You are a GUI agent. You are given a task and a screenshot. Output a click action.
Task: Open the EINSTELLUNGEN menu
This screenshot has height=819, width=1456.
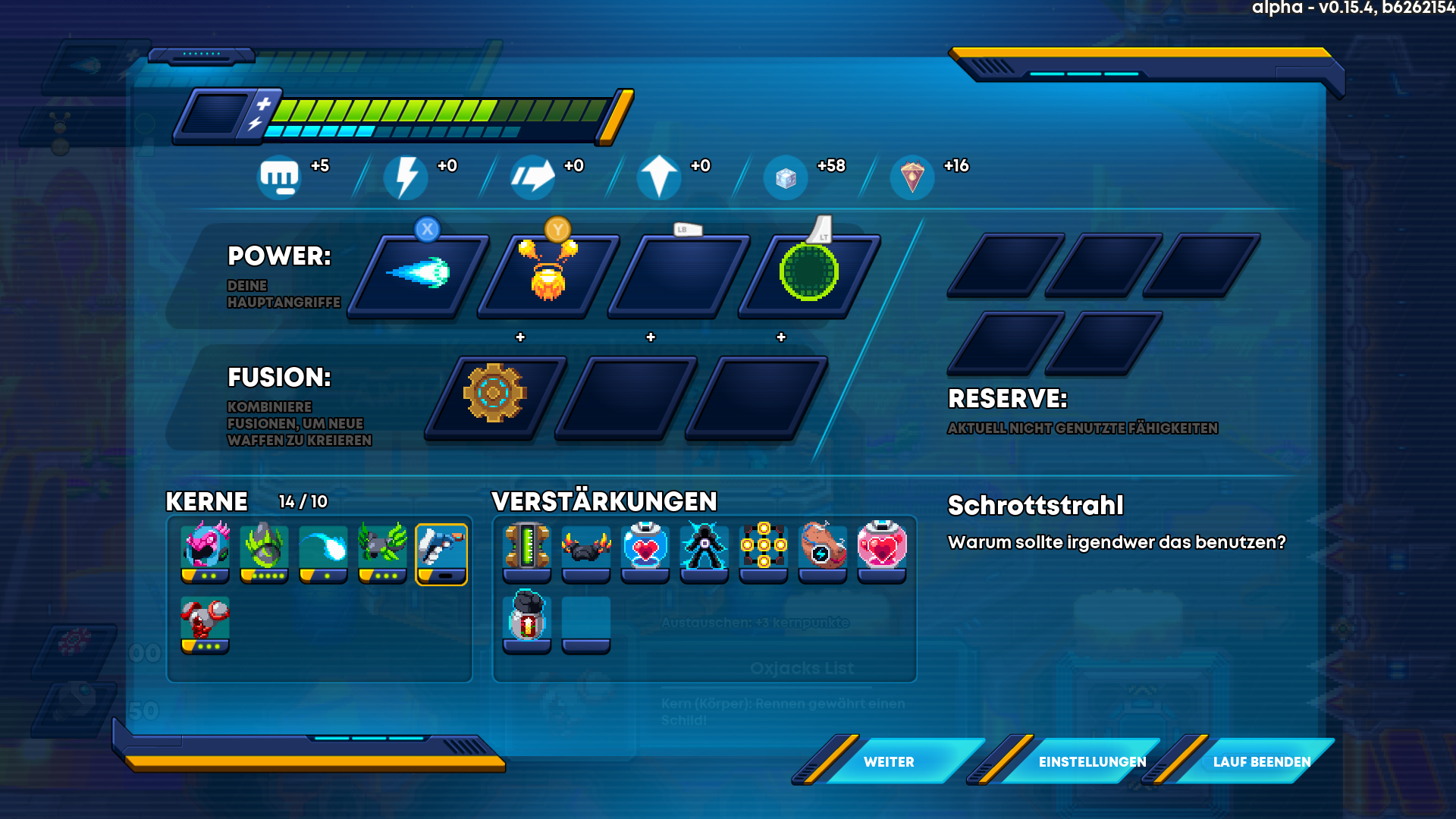pyautogui.click(x=1092, y=761)
